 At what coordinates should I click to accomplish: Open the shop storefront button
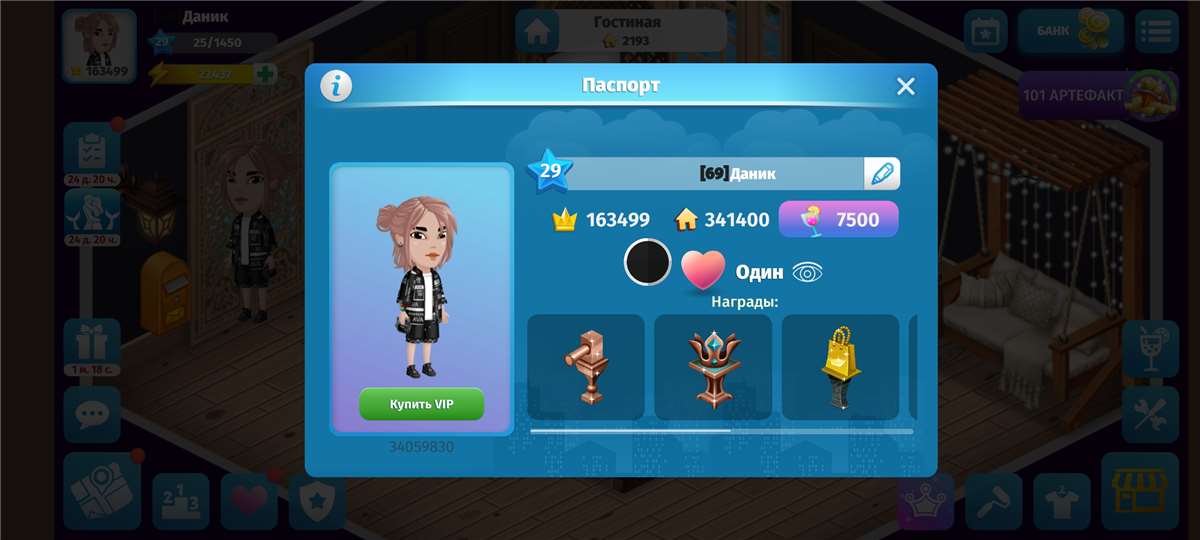click(1140, 491)
